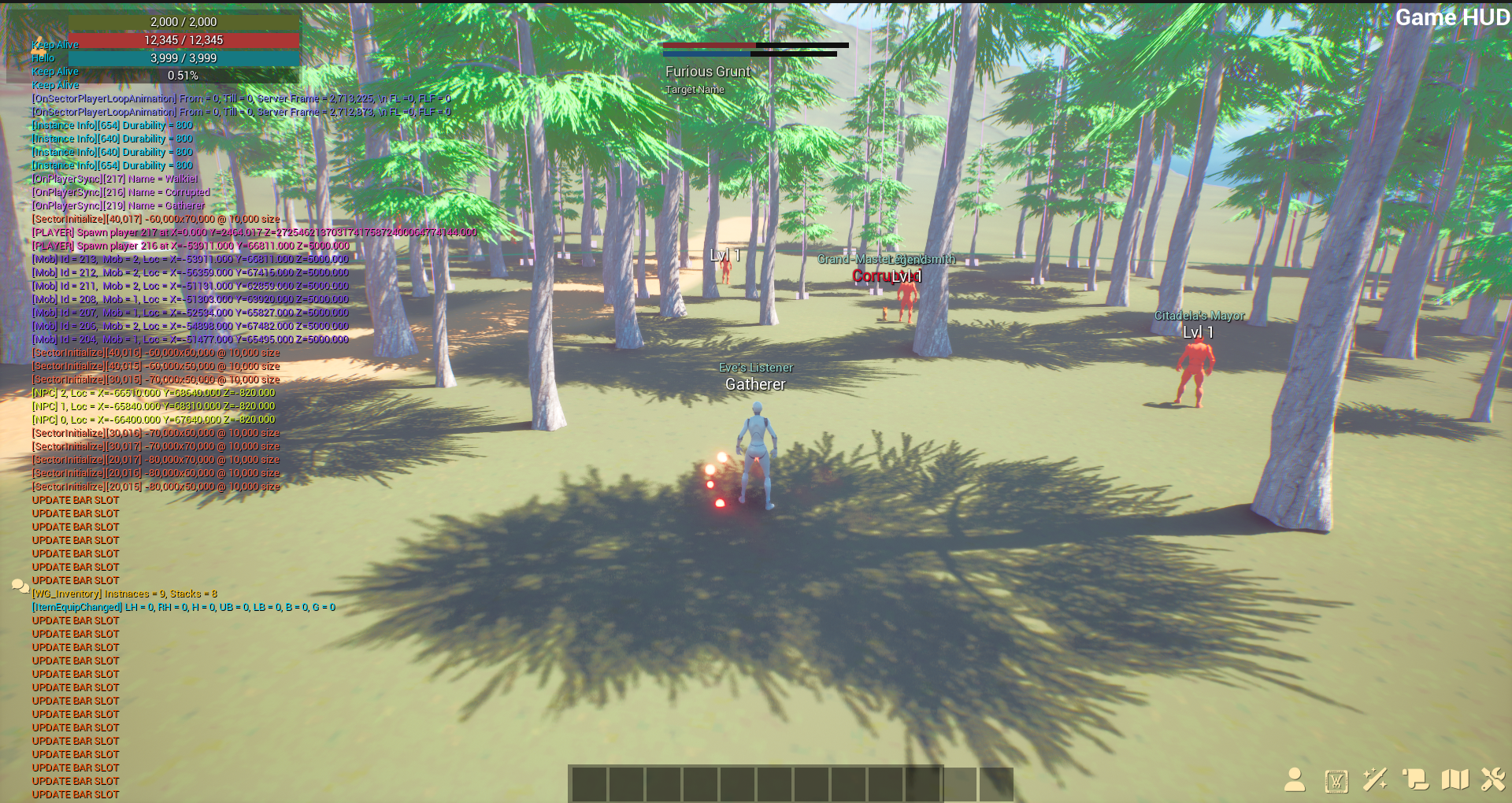Open the character profile icon
The width and height of the screenshot is (1512, 803).
tap(1295, 779)
